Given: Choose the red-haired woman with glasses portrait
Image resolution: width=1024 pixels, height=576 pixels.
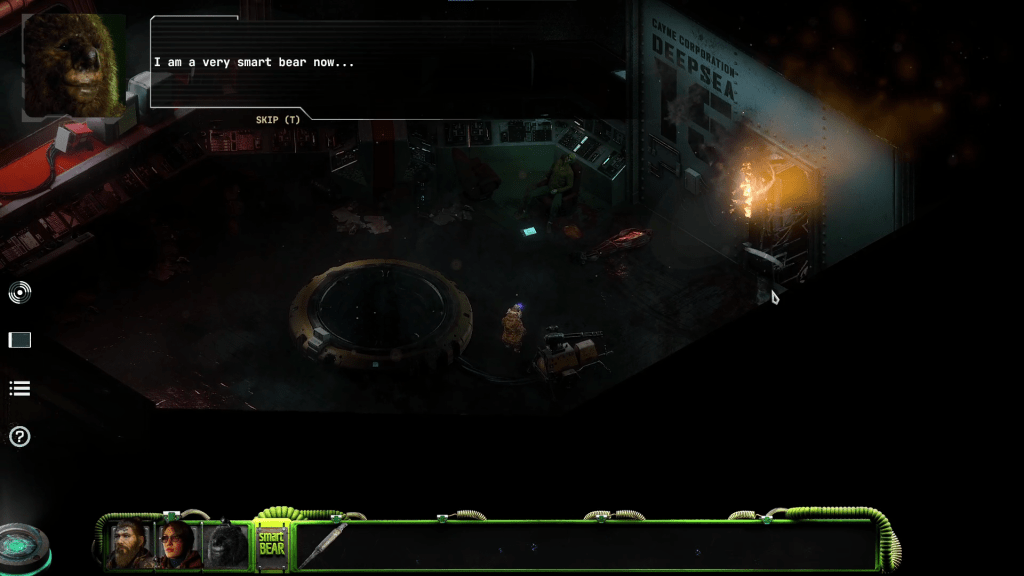Looking at the screenshot, I should point(177,544).
